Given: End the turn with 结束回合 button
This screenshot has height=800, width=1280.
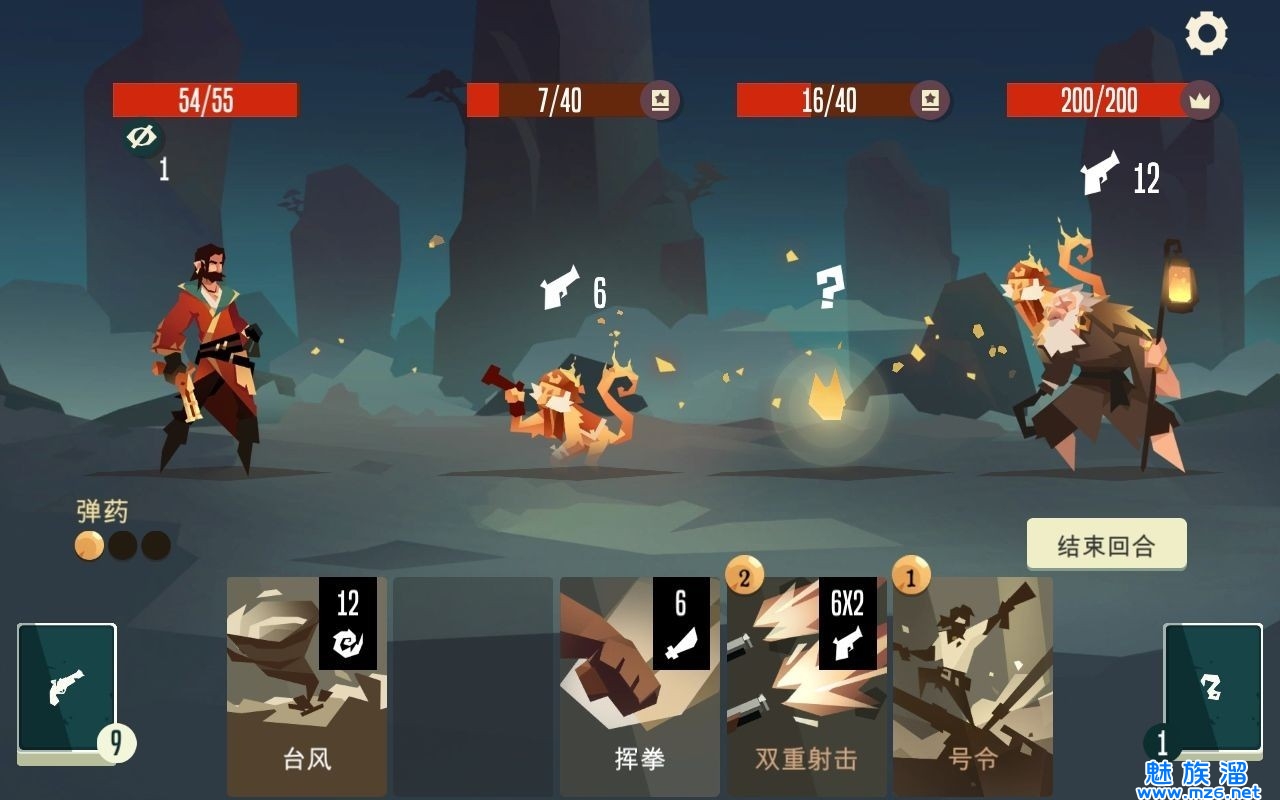Looking at the screenshot, I should pos(1106,545).
